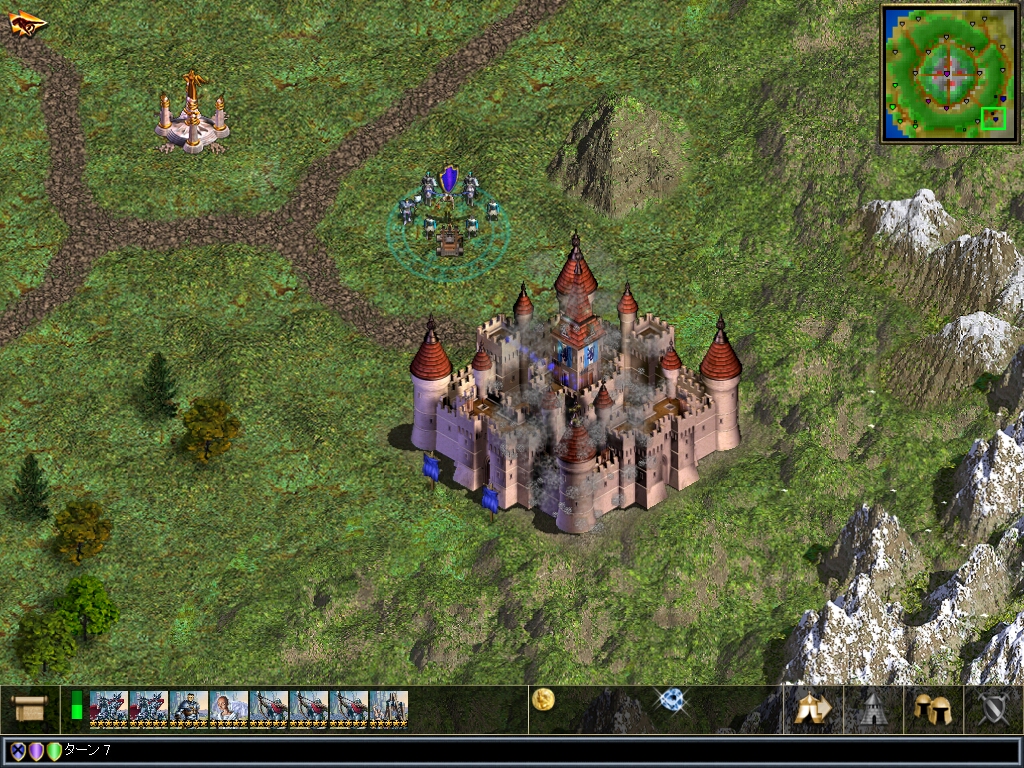Open the grey castle tower button

[872, 709]
